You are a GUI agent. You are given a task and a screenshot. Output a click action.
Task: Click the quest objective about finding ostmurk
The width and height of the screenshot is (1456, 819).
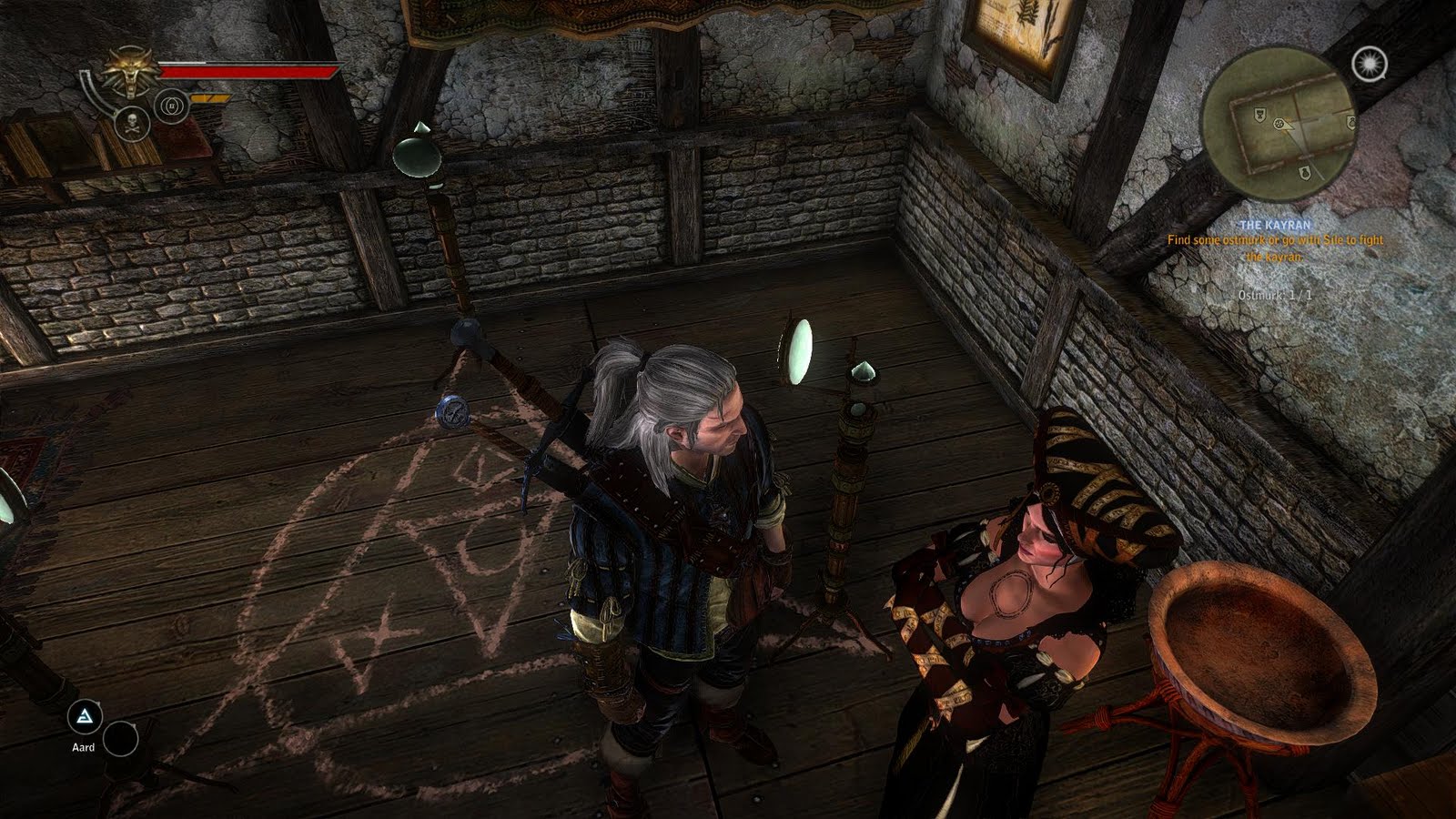coord(1274,248)
